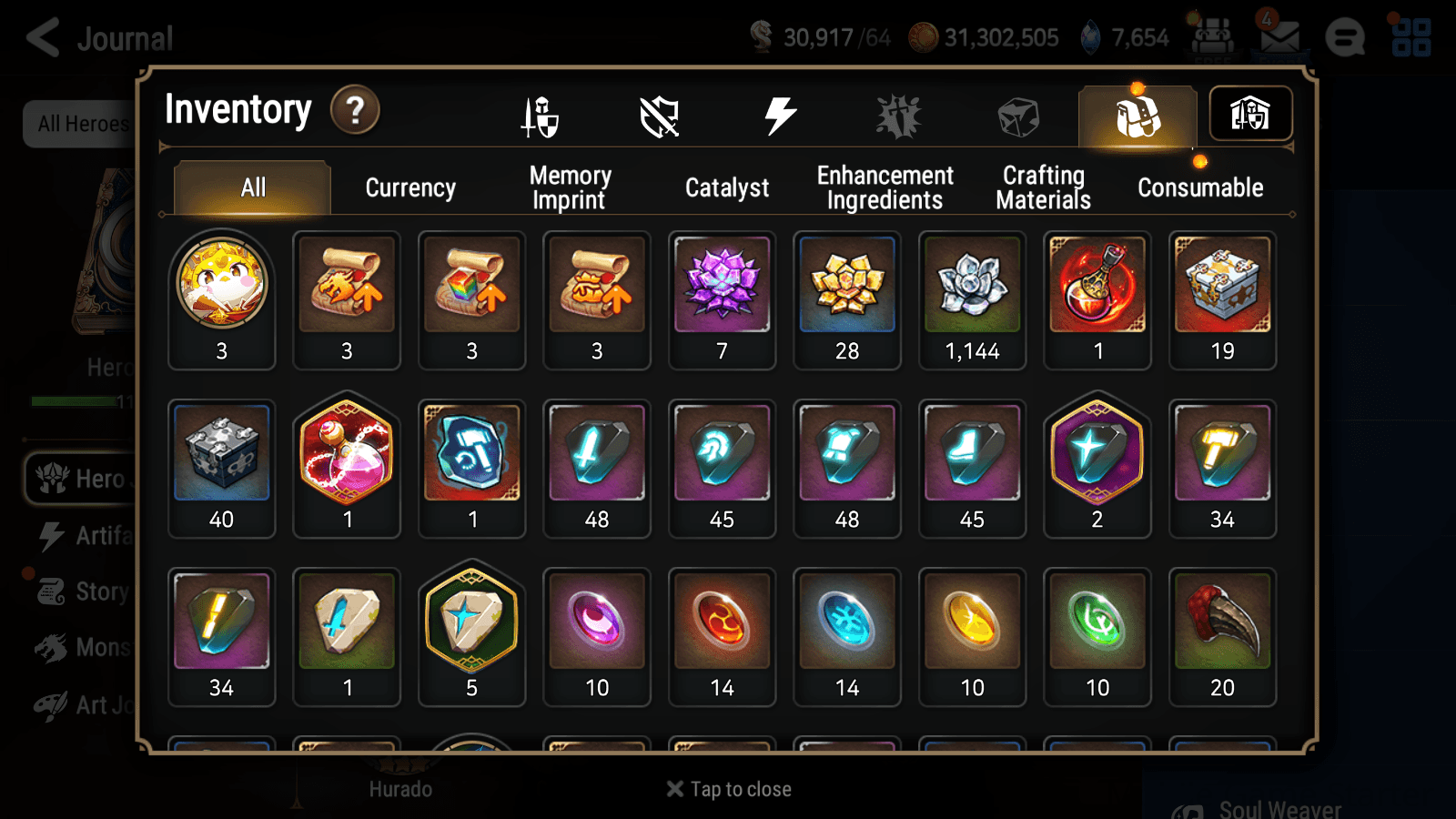Open the Crafting Materials tab
The width and height of the screenshot is (1456, 819).
tap(1042, 187)
